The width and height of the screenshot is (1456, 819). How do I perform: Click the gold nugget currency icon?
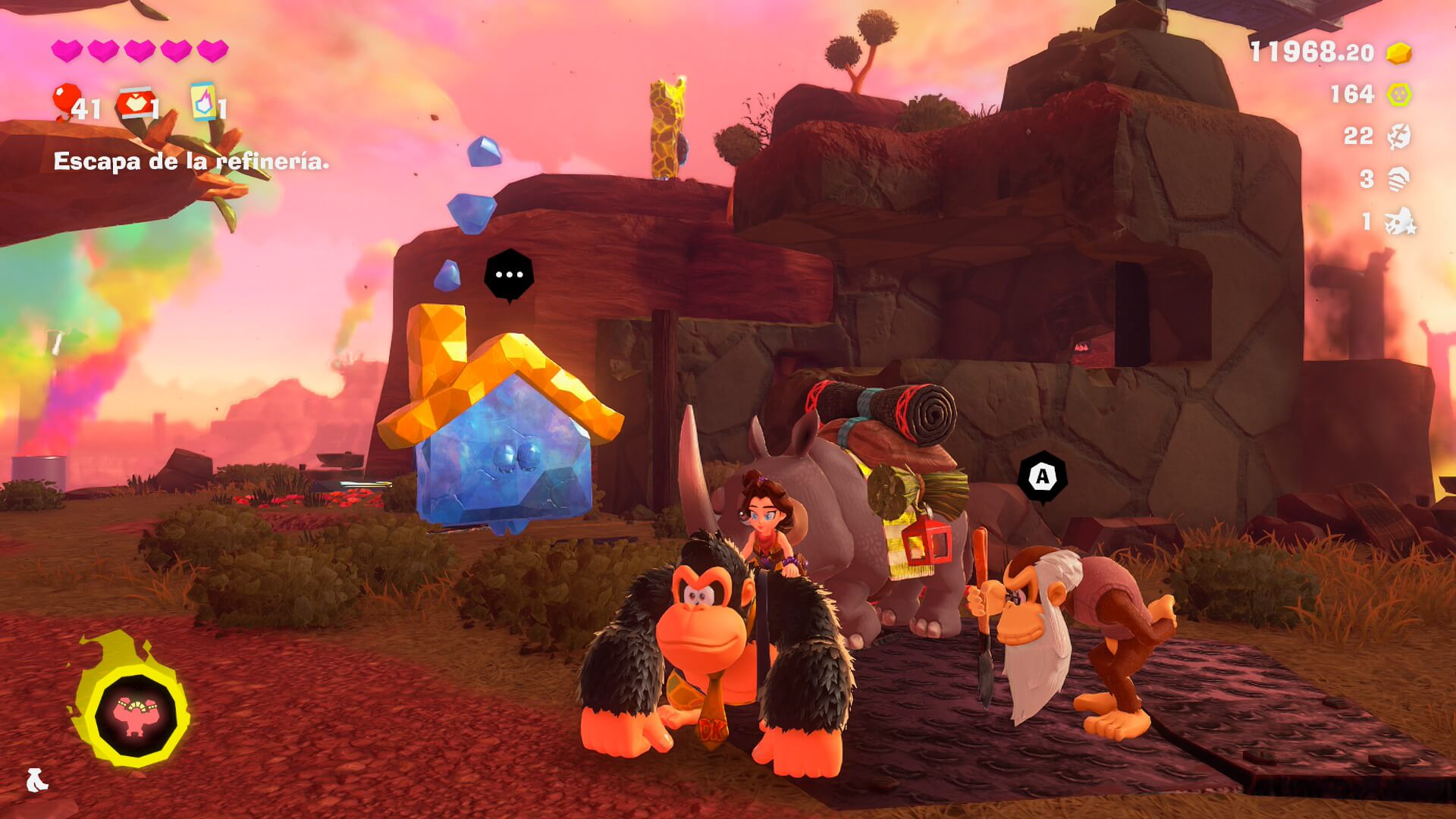(1399, 52)
